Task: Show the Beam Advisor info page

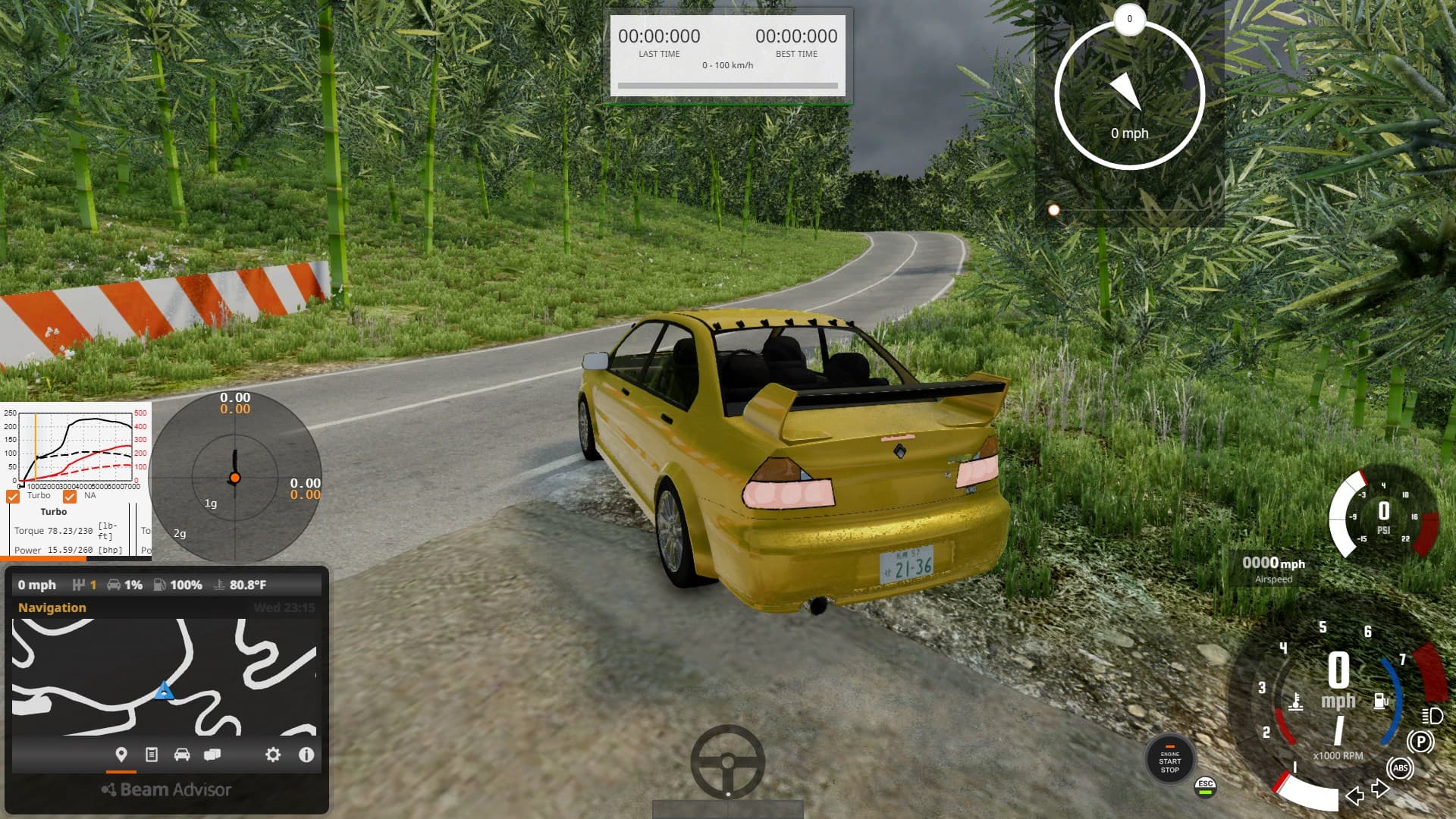Action: click(306, 755)
